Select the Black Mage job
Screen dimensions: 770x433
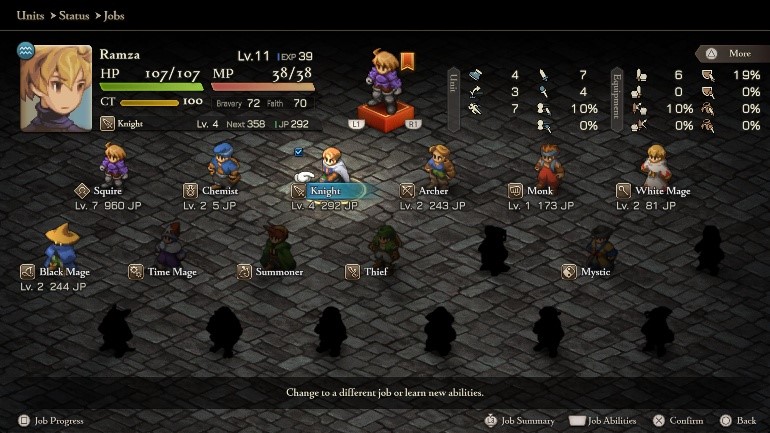point(64,271)
